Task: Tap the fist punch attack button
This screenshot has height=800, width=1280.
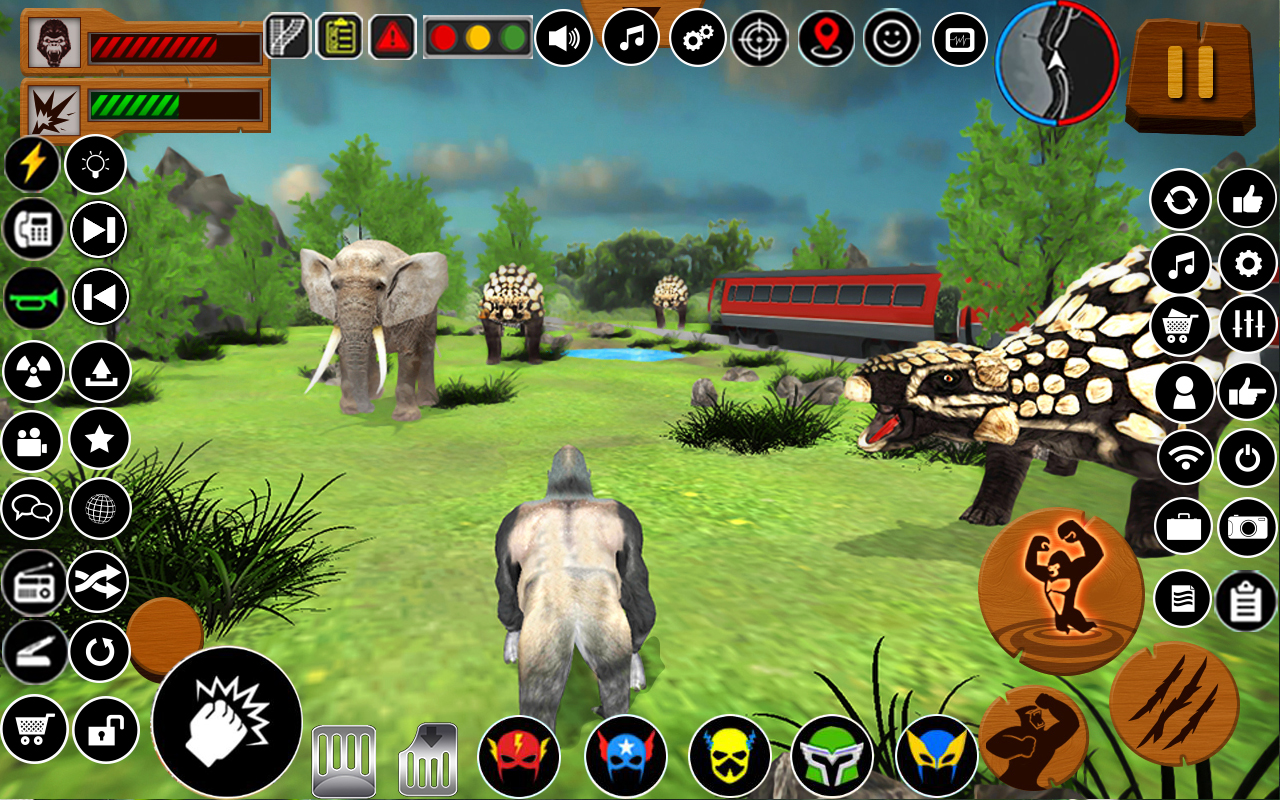Action: [x=227, y=721]
